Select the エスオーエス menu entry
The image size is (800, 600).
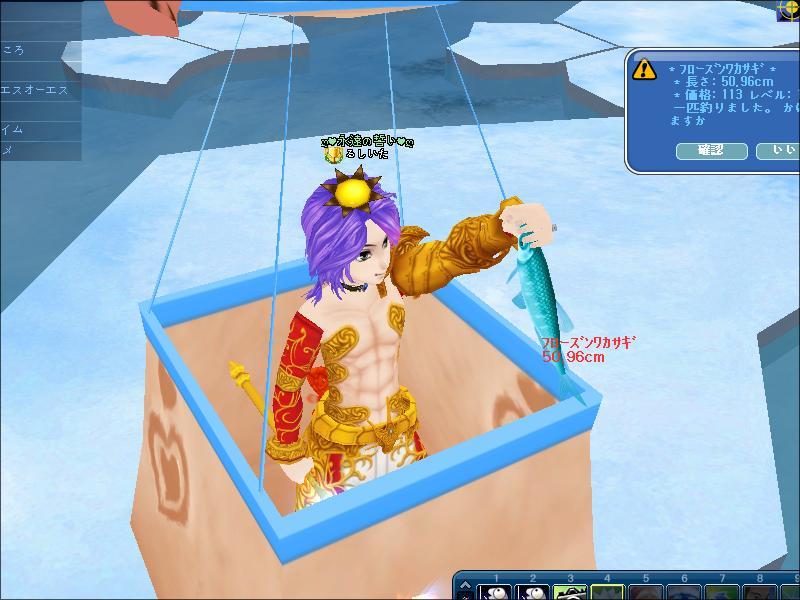click(x=37, y=87)
